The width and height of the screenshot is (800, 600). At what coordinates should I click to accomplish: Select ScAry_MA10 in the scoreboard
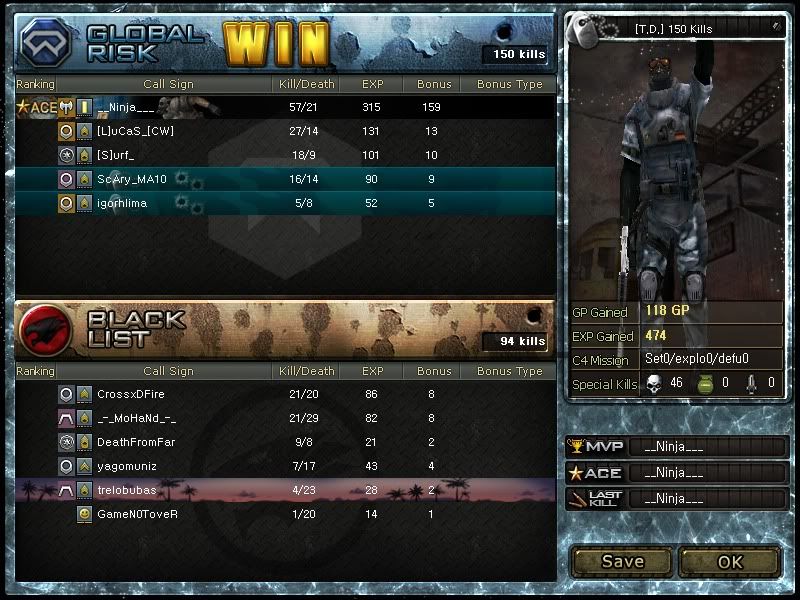coord(285,179)
